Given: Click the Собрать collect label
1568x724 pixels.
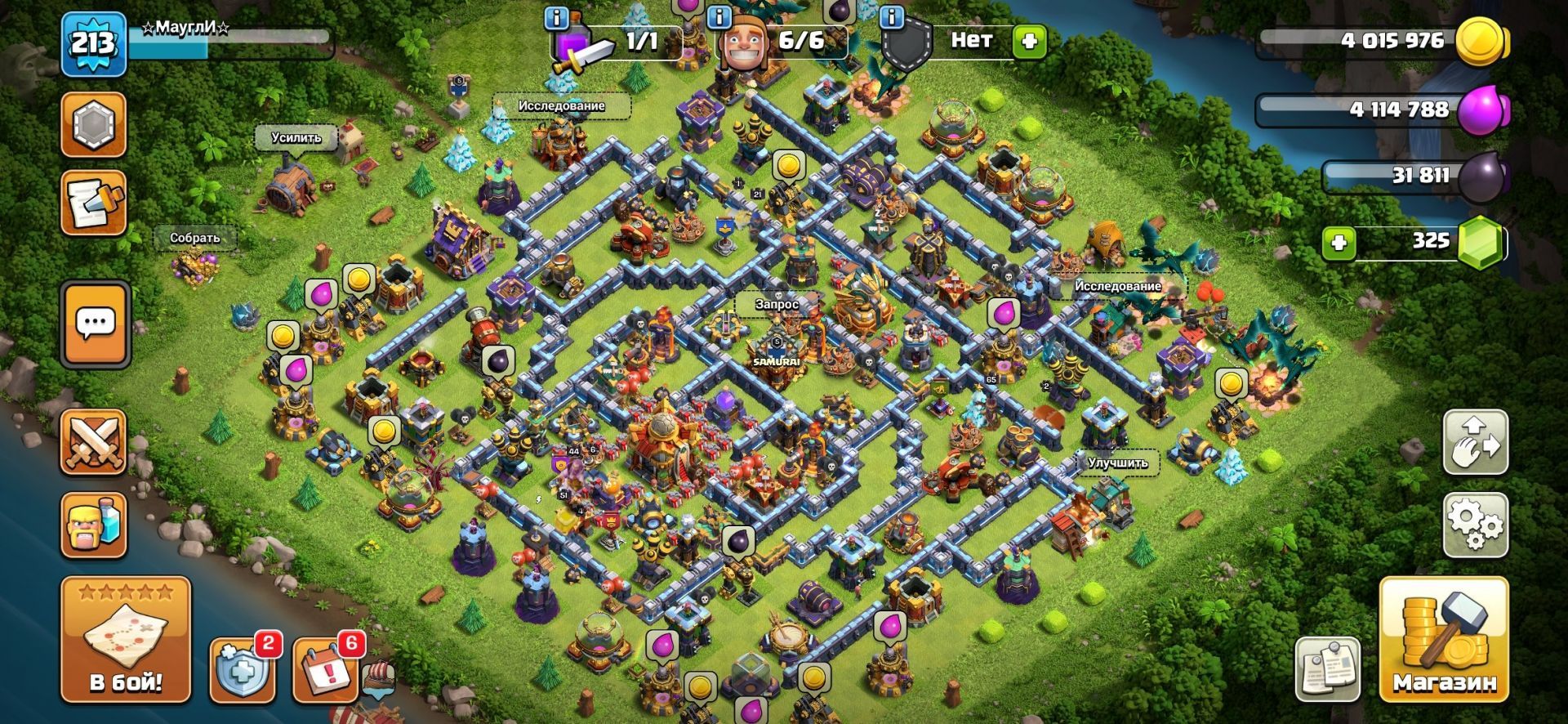Looking at the screenshot, I should [x=194, y=238].
